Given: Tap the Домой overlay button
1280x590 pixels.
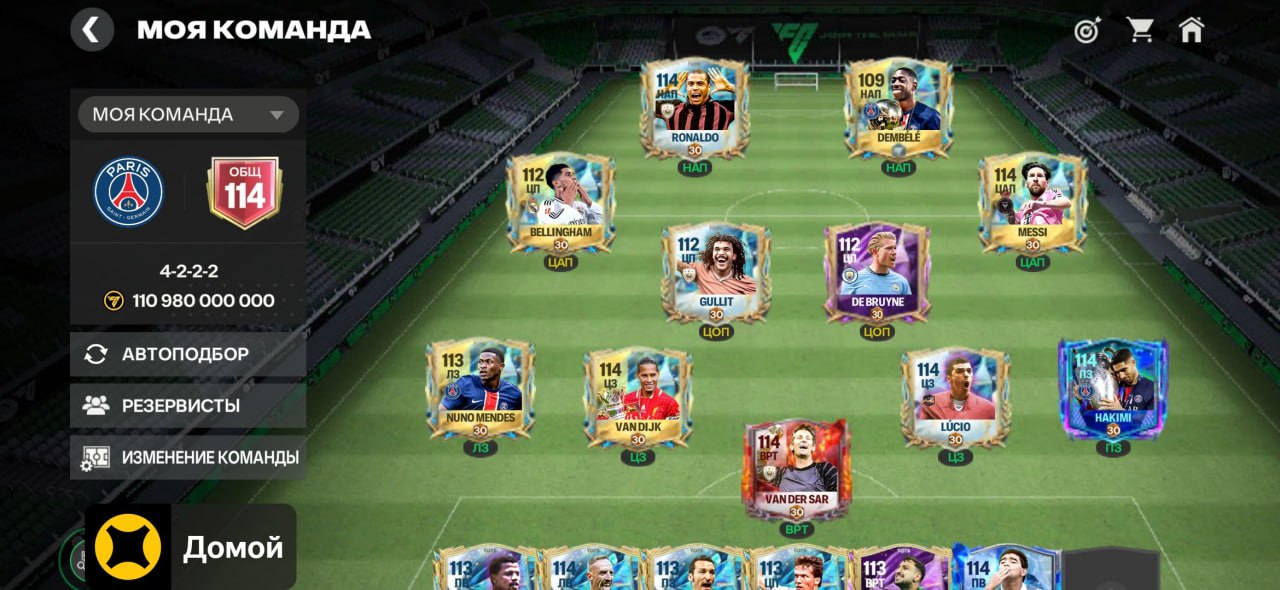Looking at the screenshot, I should tap(191, 547).
